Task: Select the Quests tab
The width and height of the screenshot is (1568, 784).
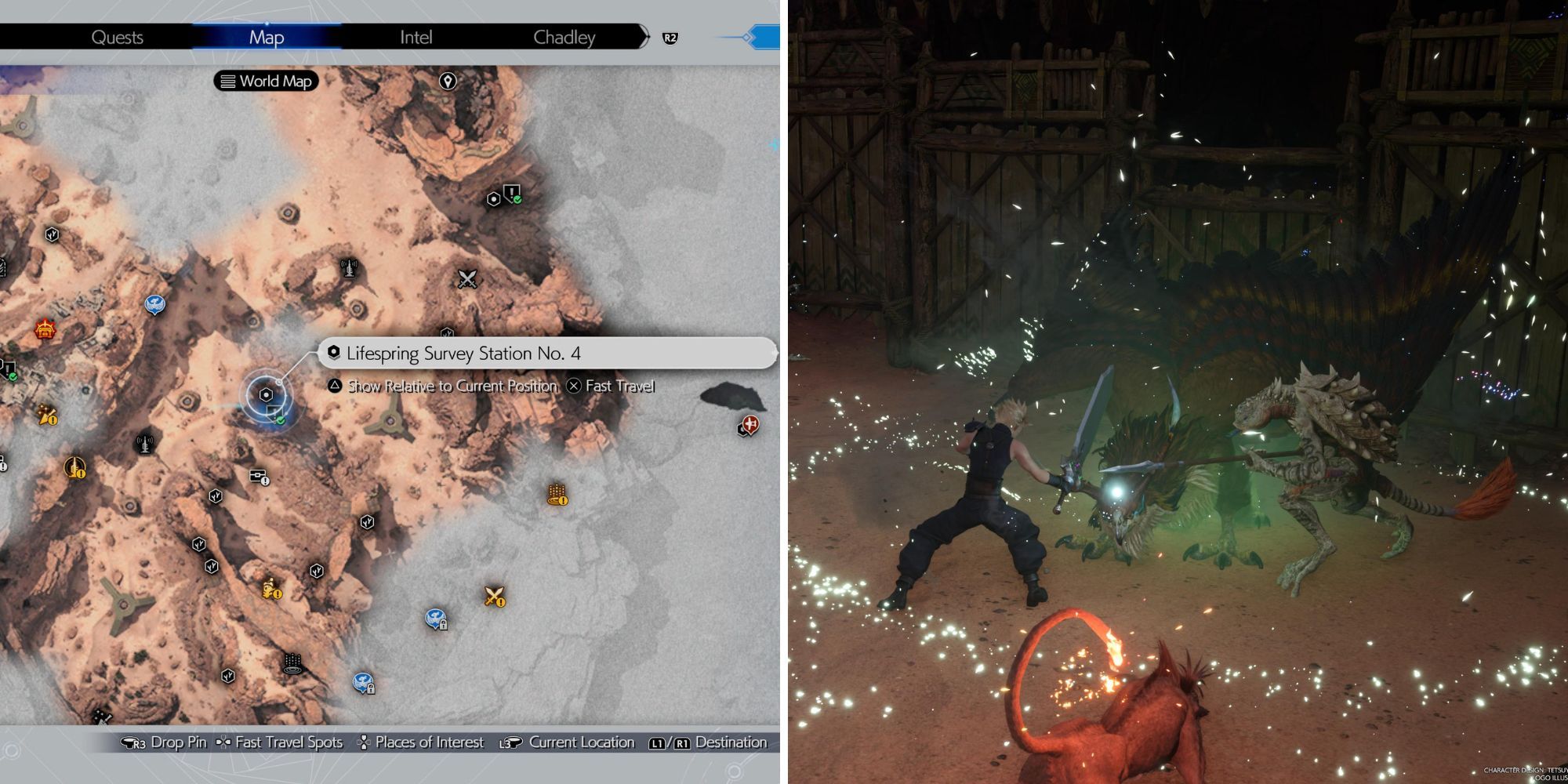Action: pos(119,37)
